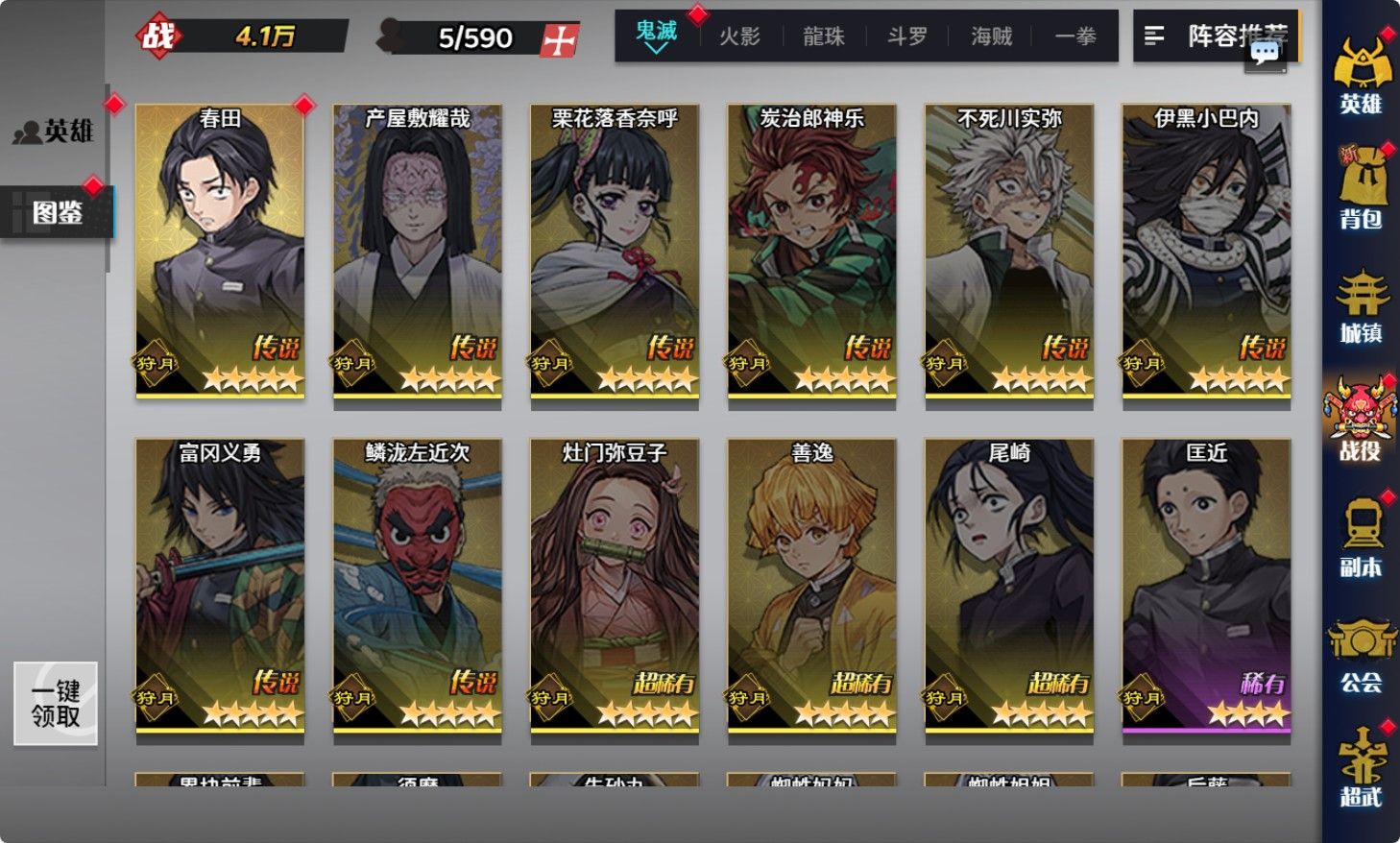Open the 图鉴 side tab

(x=58, y=212)
